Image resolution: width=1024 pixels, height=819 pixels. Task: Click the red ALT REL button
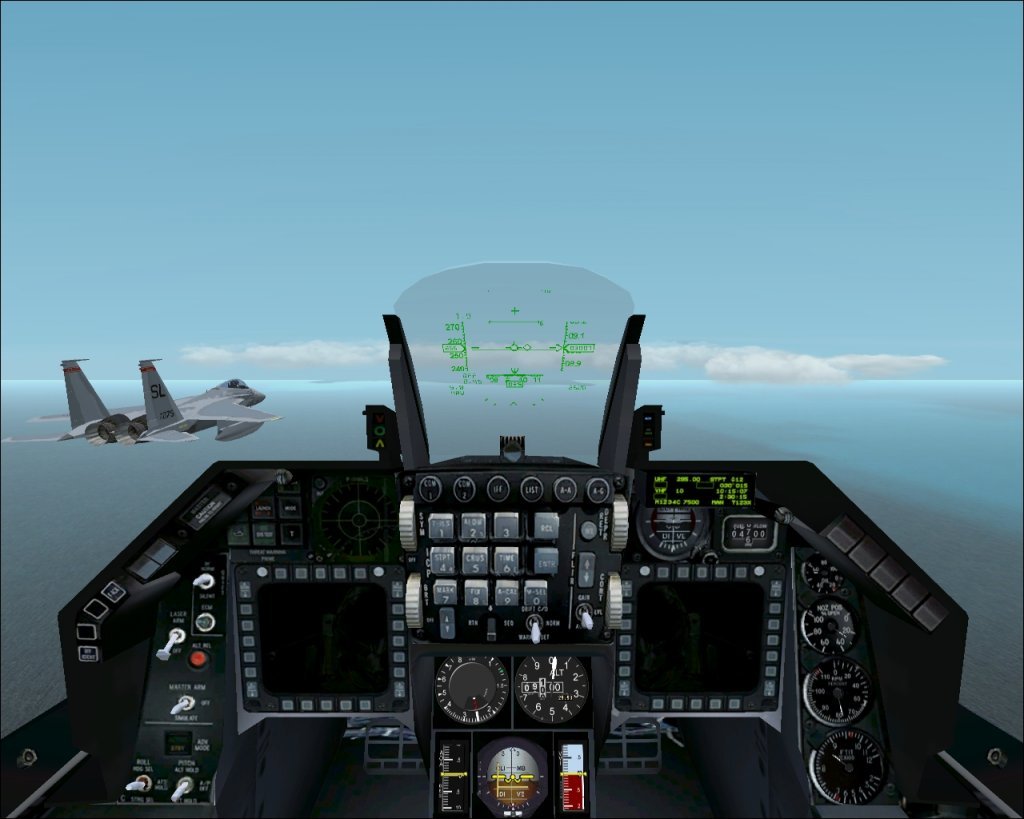click(x=198, y=658)
